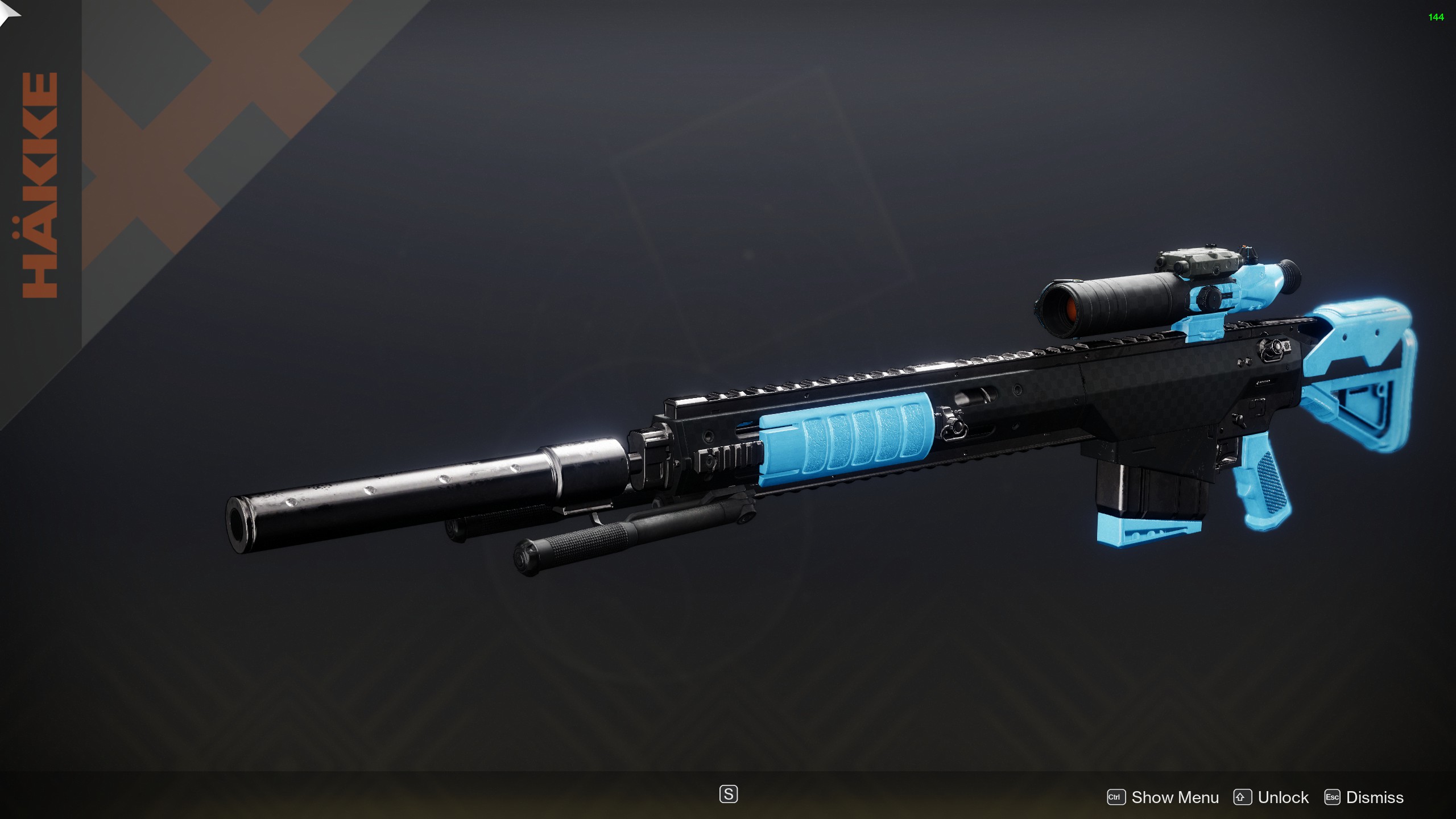Click the up-arrow key icon beside Unlock
Viewport: 1456px width, 819px height.
click(1243, 797)
